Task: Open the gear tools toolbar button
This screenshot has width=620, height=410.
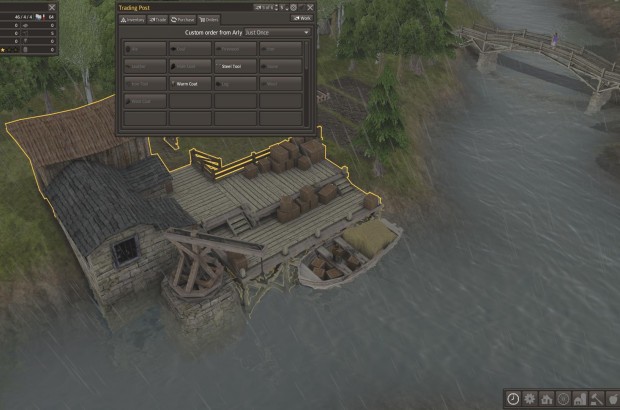Action: click(x=530, y=398)
